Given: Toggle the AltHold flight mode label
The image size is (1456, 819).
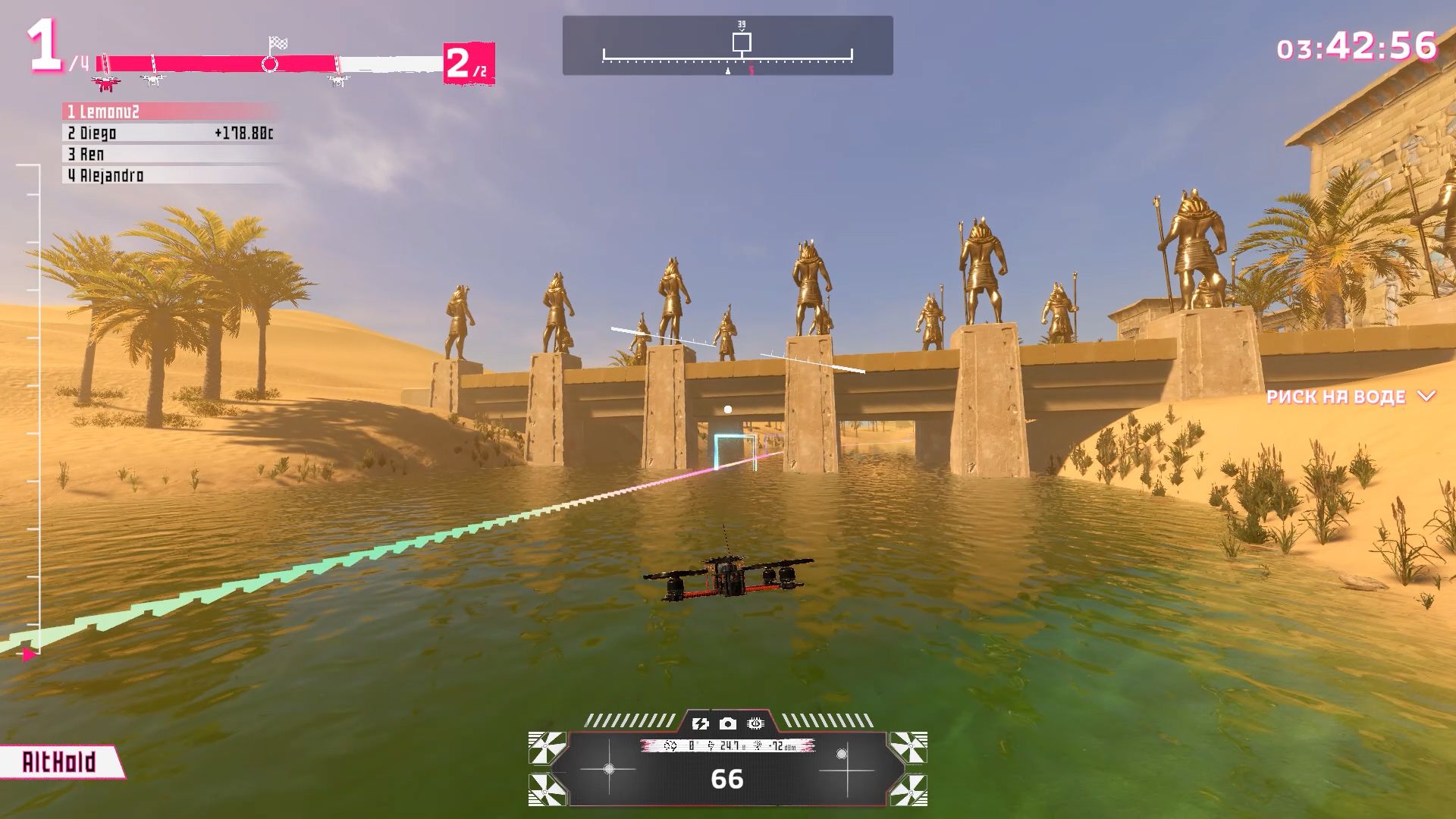Looking at the screenshot, I should coord(60,762).
